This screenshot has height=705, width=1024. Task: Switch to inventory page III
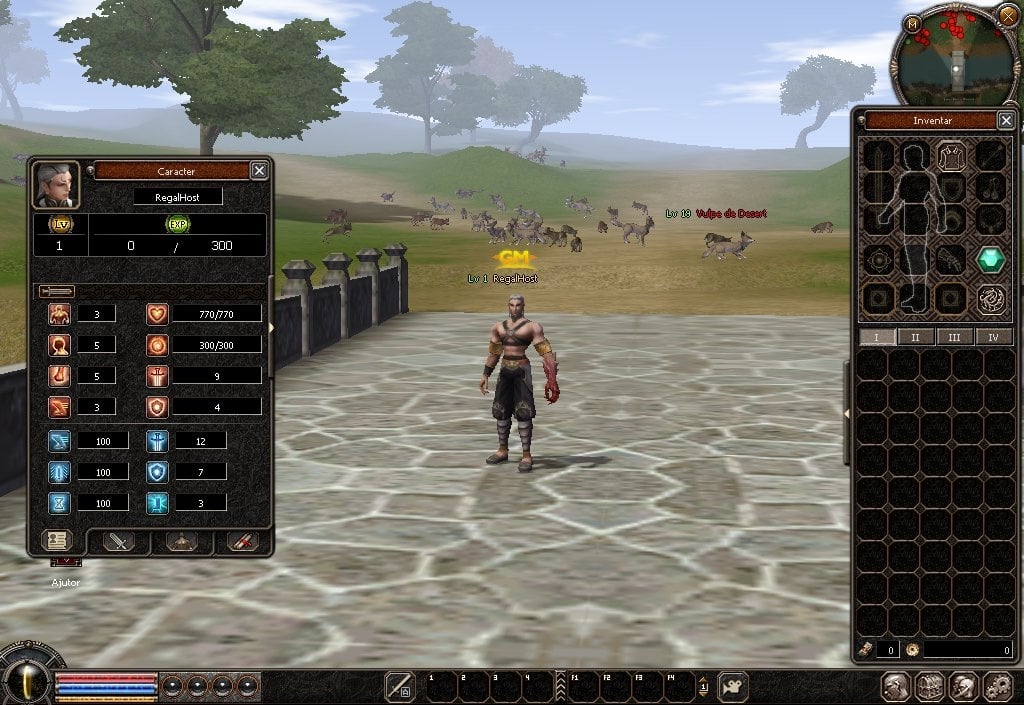[x=954, y=337]
